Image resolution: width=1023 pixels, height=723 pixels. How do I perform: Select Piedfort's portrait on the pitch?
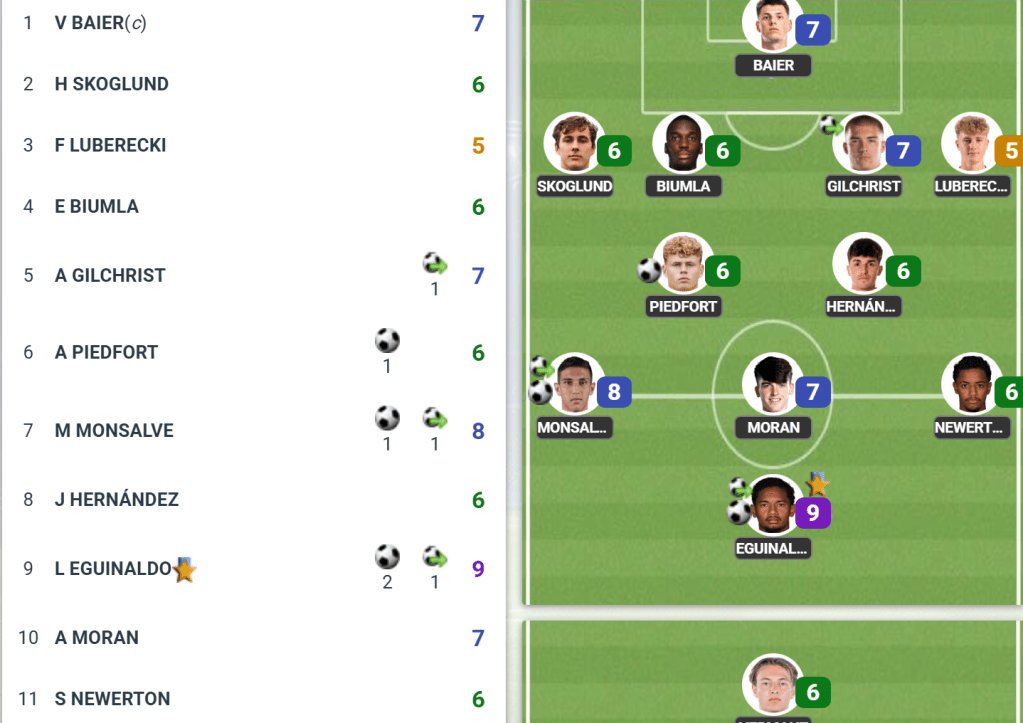coord(683,264)
